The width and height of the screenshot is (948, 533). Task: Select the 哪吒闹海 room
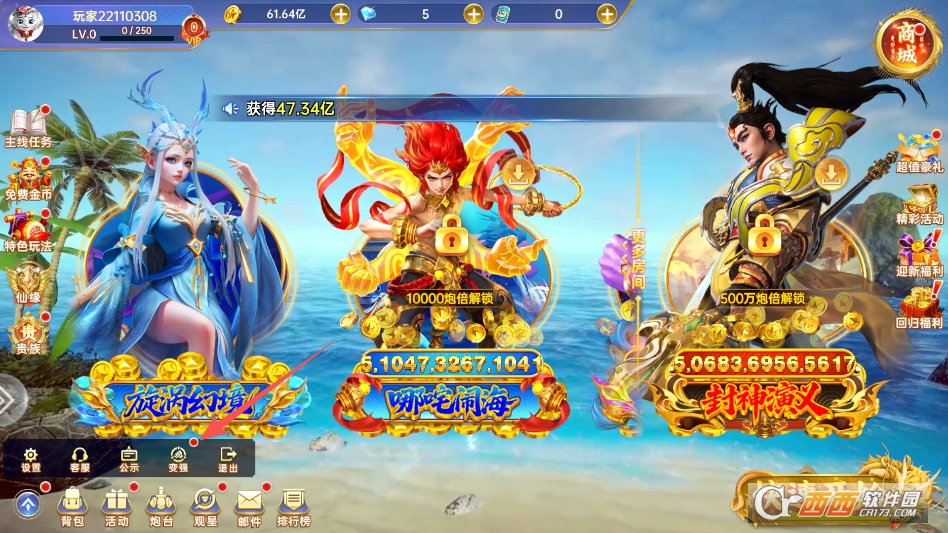(454, 400)
